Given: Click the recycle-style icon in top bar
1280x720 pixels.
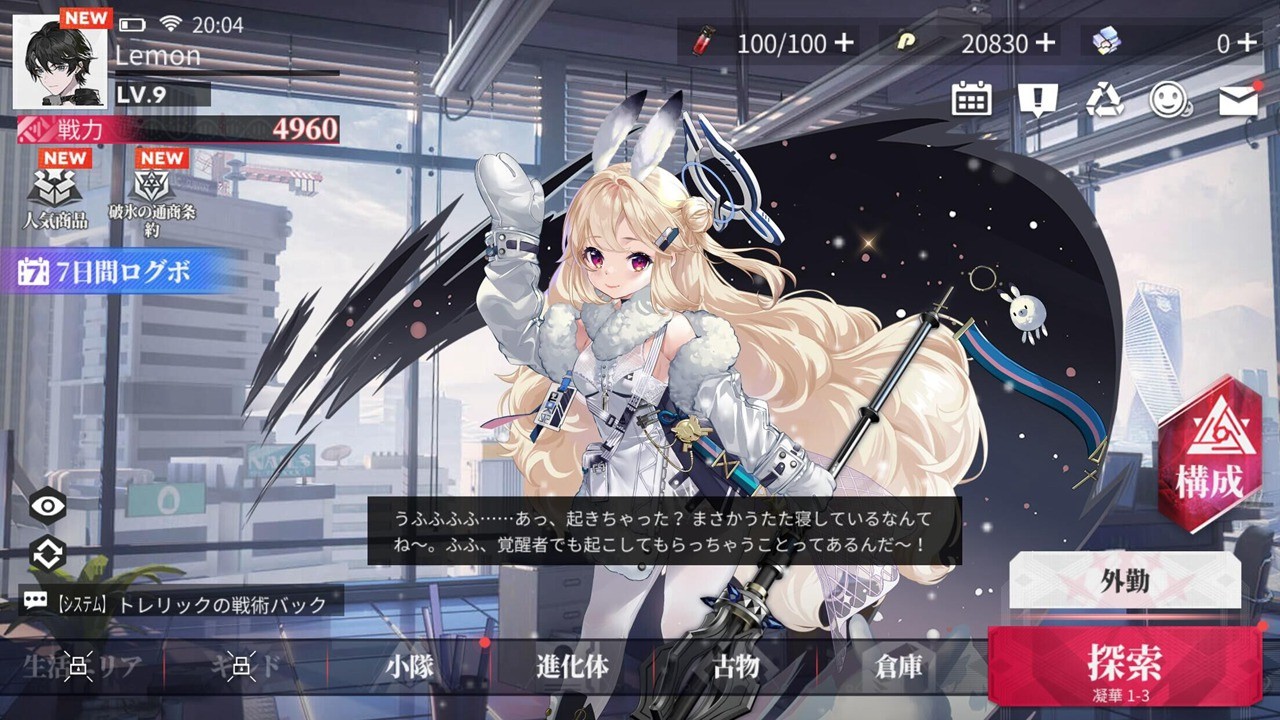Looking at the screenshot, I should [1103, 99].
